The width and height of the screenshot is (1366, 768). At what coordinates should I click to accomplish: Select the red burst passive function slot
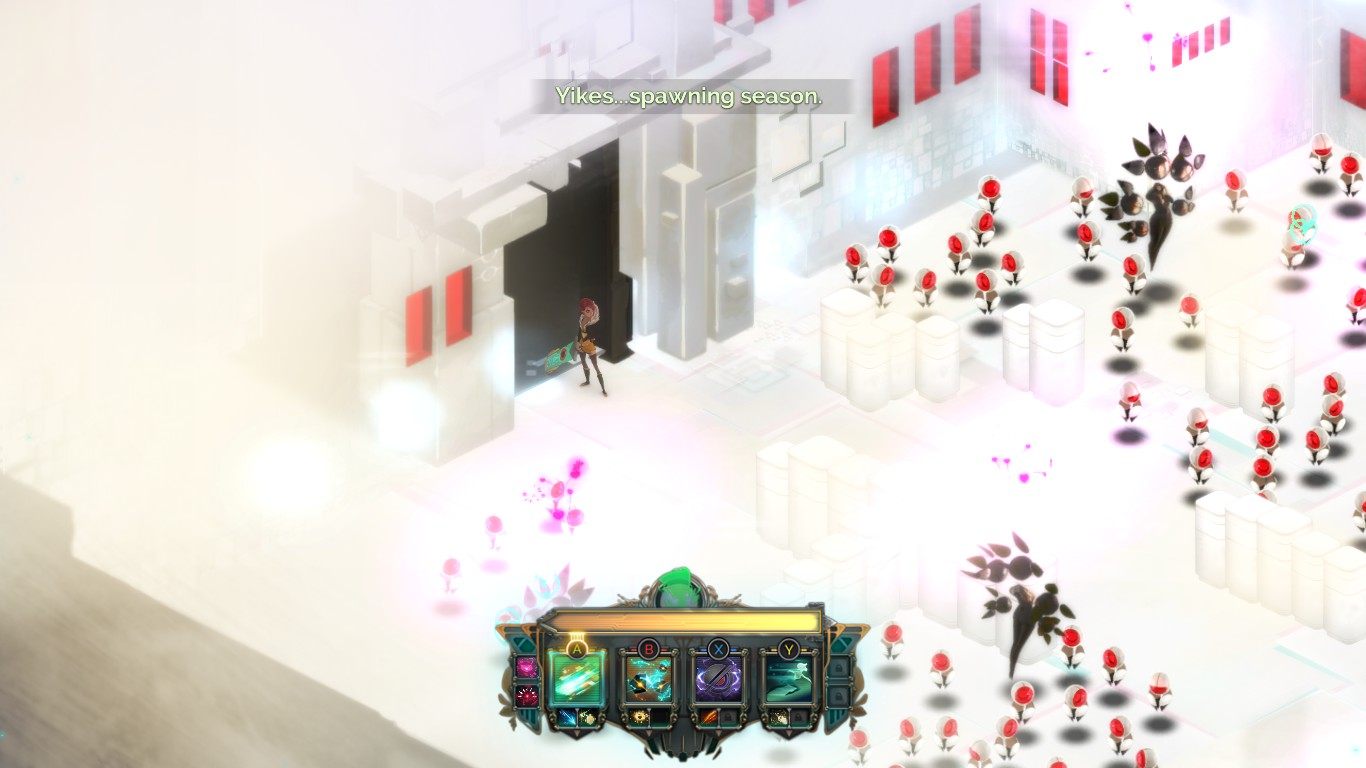tap(526, 694)
